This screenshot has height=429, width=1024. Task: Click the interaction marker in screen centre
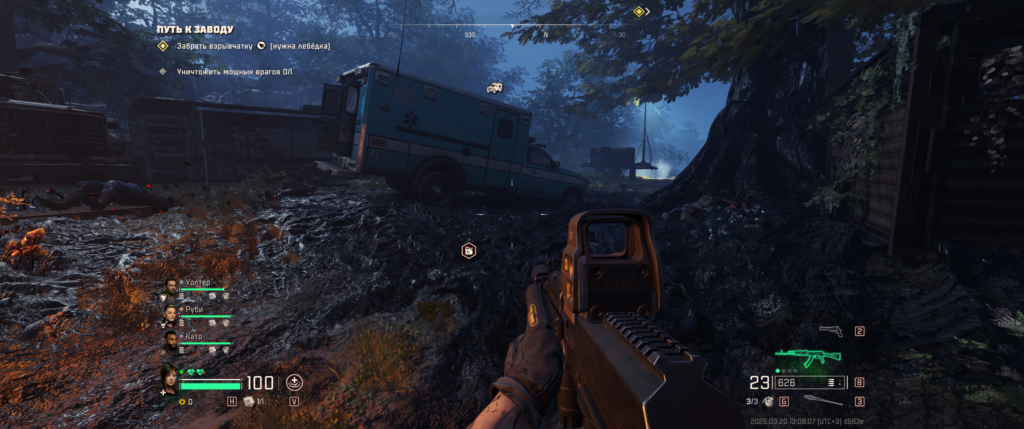(x=467, y=250)
